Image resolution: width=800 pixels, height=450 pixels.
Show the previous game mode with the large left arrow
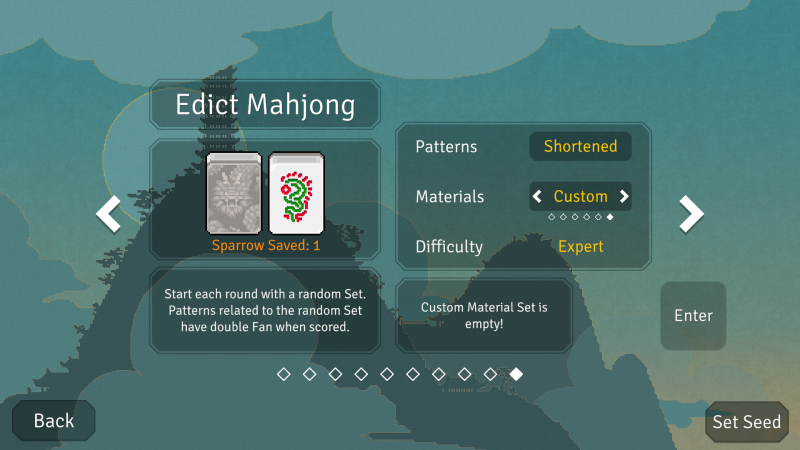point(108,212)
